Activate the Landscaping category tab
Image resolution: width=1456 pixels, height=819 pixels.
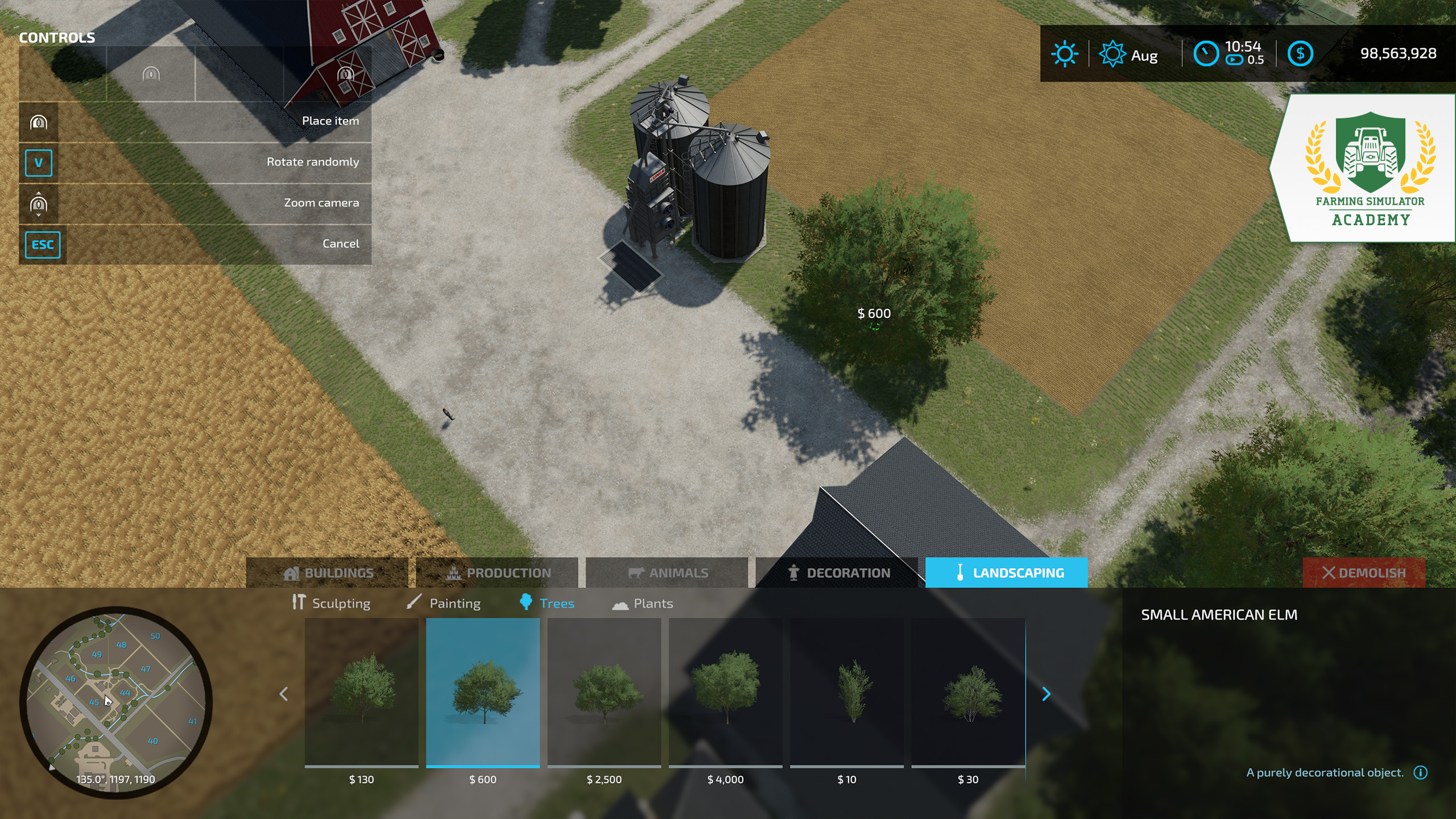pos(1007,573)
